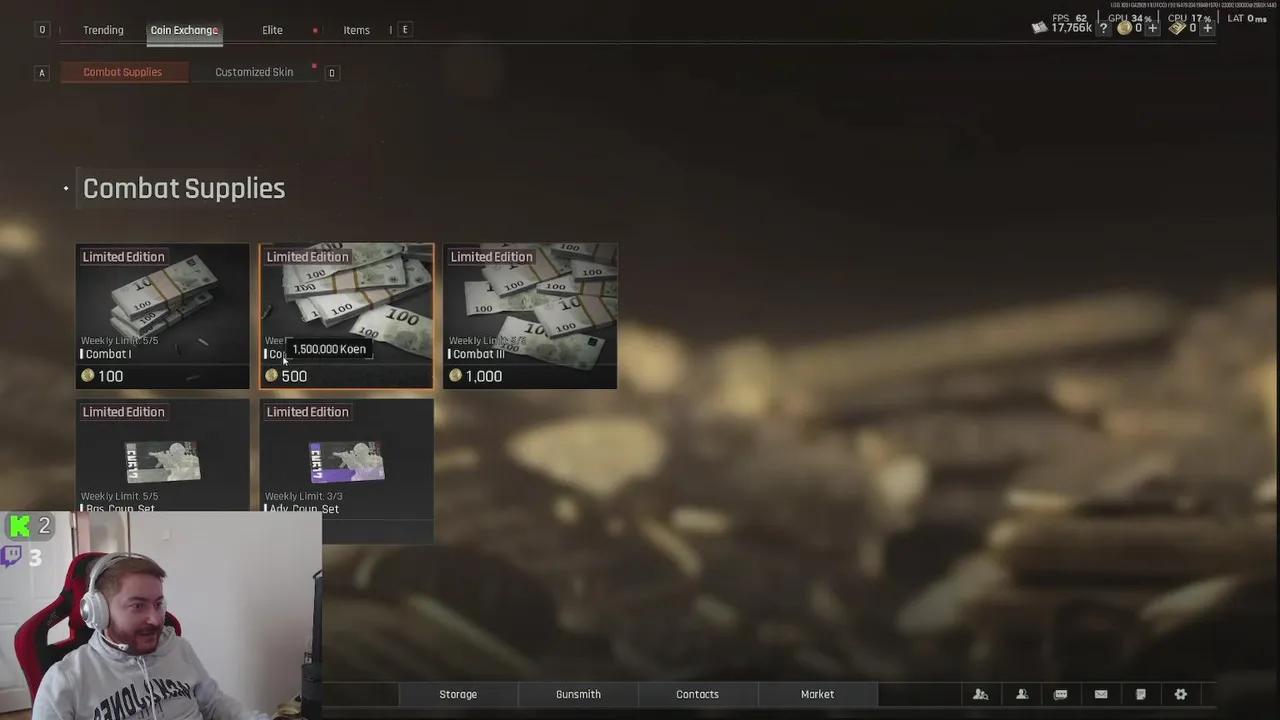Click the friend search icon in bottom bar
This screenshot has width=1280, height=720.
[x=981, y=694]
